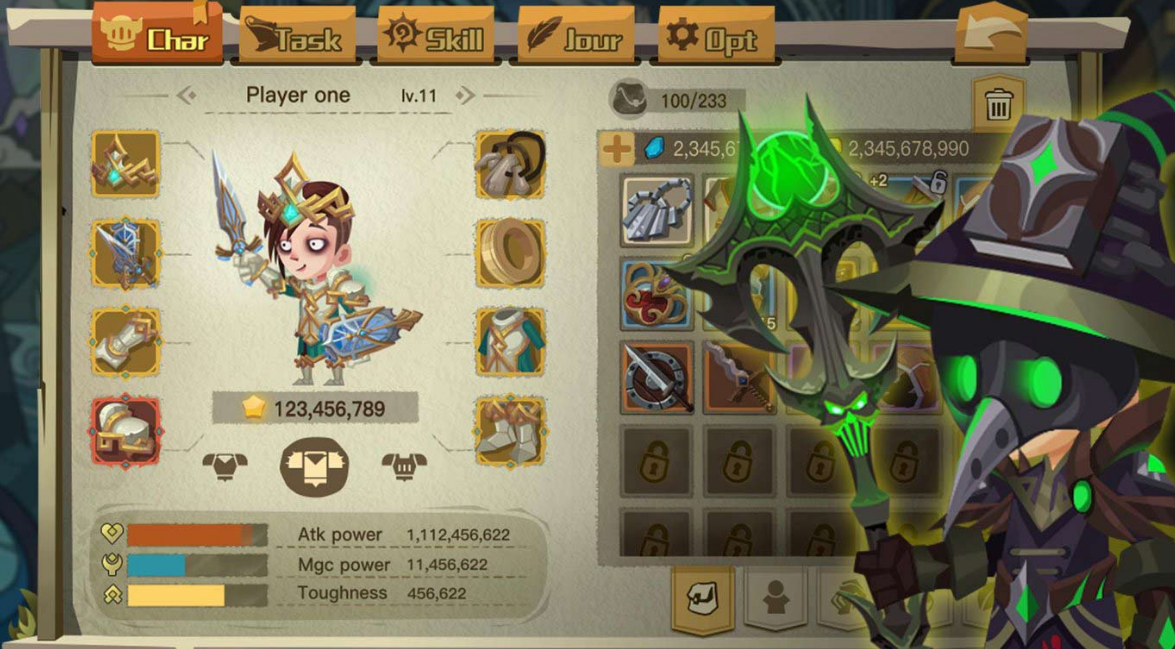The width and height of the screenshot is (1175, 649).
Task: Choose the center highlighted armor set button
Action: tap(314, 466)
